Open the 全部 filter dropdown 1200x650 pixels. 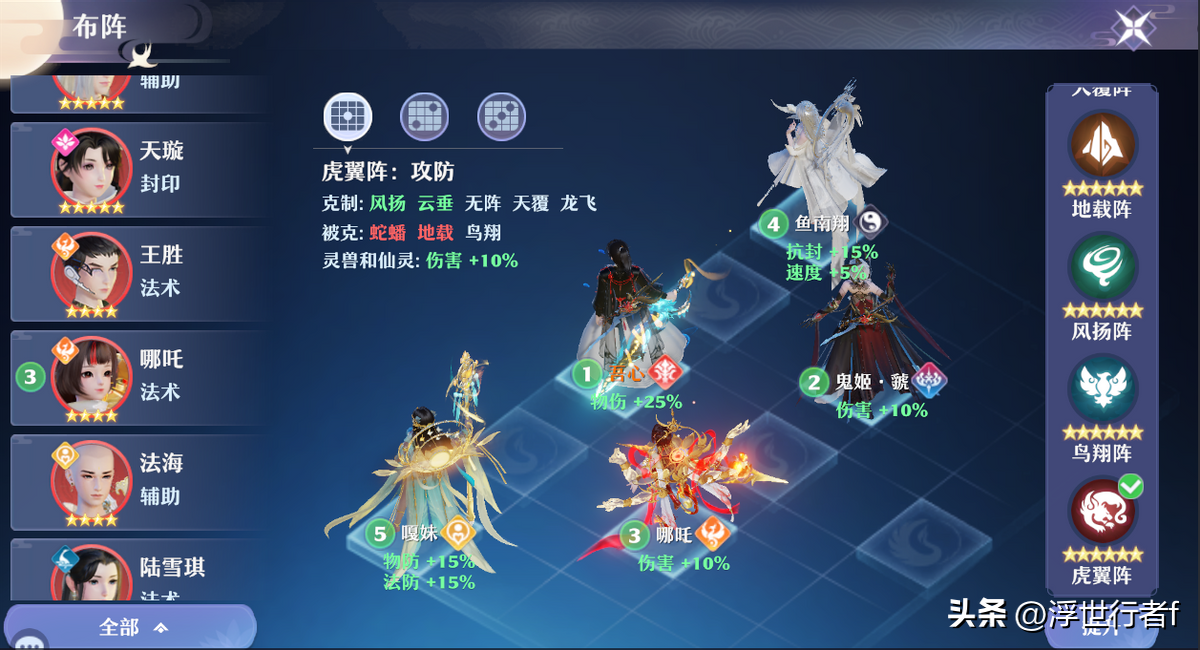(x=132, y=627)
